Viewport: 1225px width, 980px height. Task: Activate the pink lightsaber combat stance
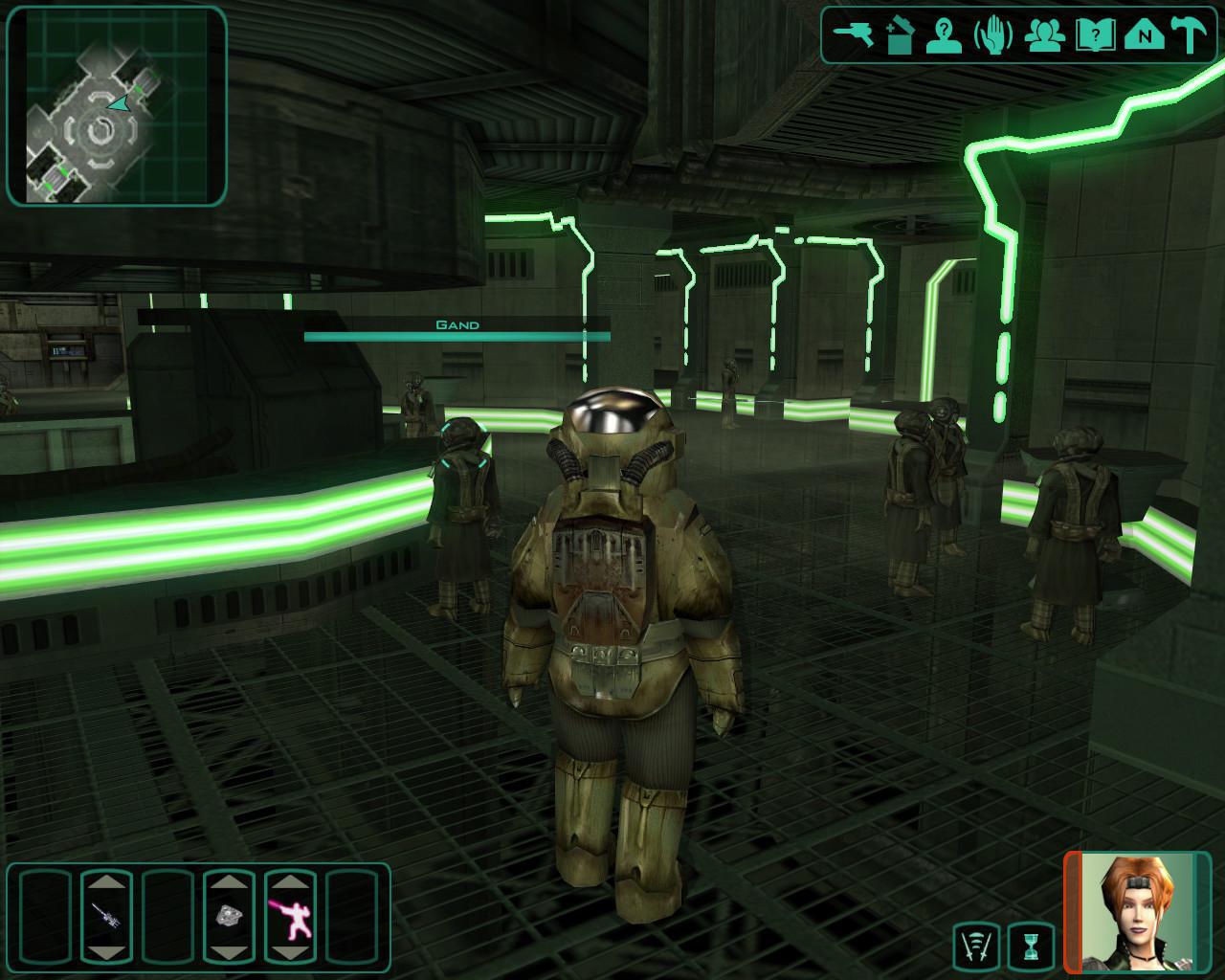point(290,916)
